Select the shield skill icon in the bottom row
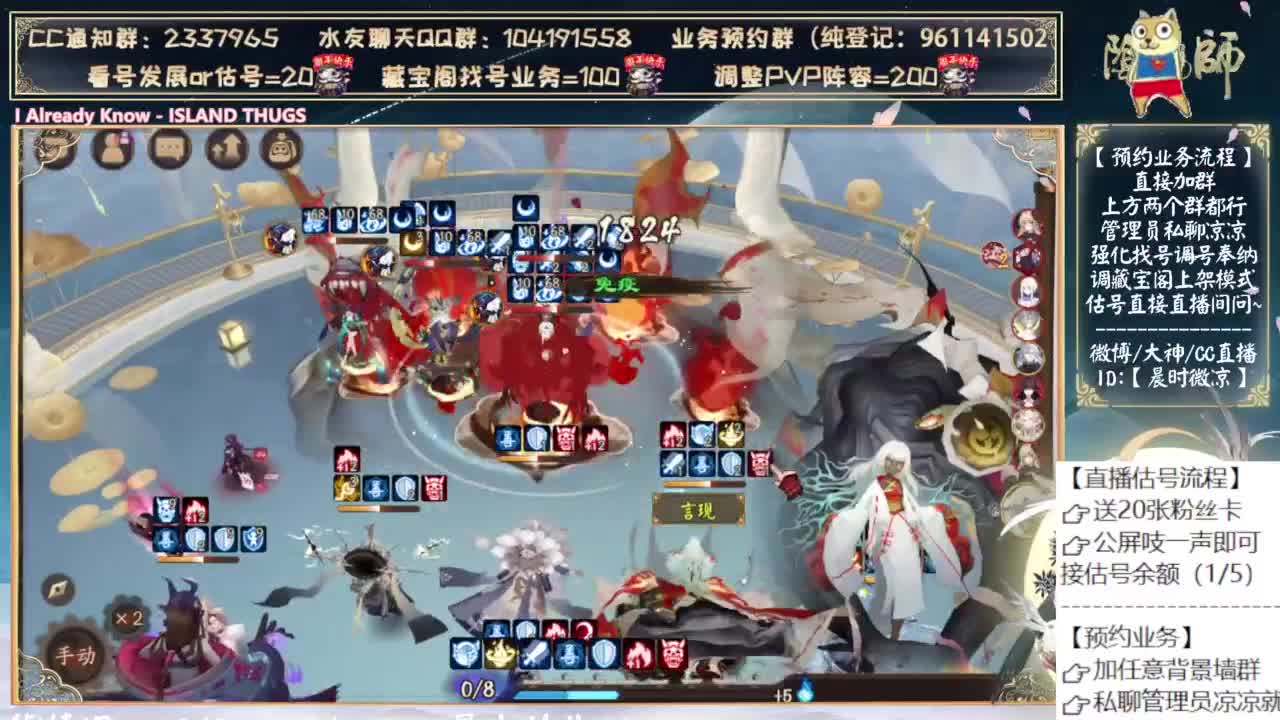 605,652
